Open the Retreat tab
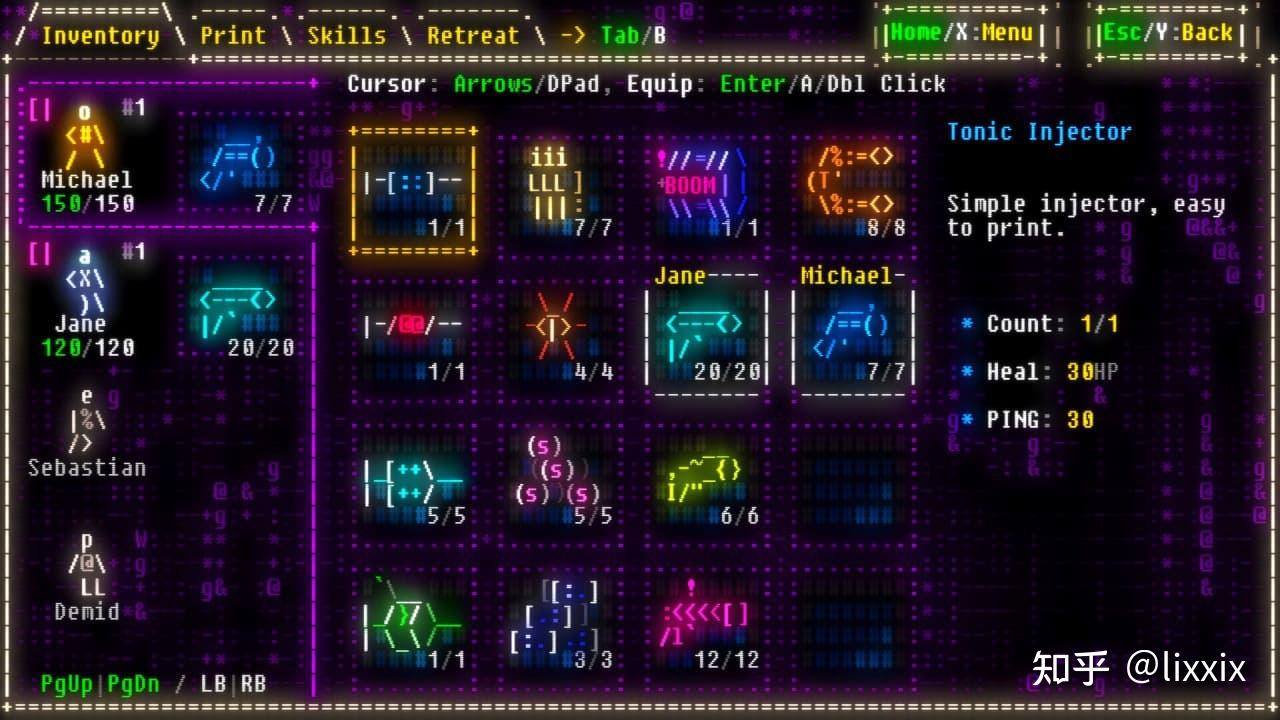The height and width of the screenshot is (720, 1280). 472,35
